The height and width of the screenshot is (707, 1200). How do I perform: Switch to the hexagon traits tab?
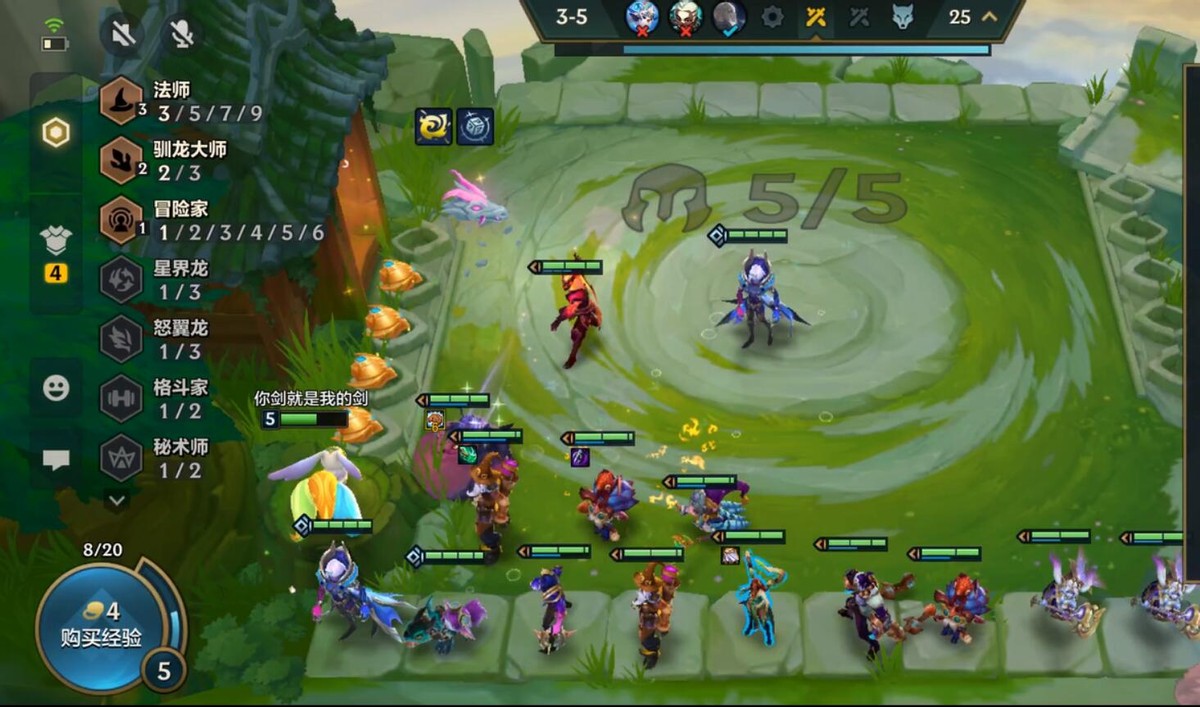pyautogui.click(x=56, y=133)
